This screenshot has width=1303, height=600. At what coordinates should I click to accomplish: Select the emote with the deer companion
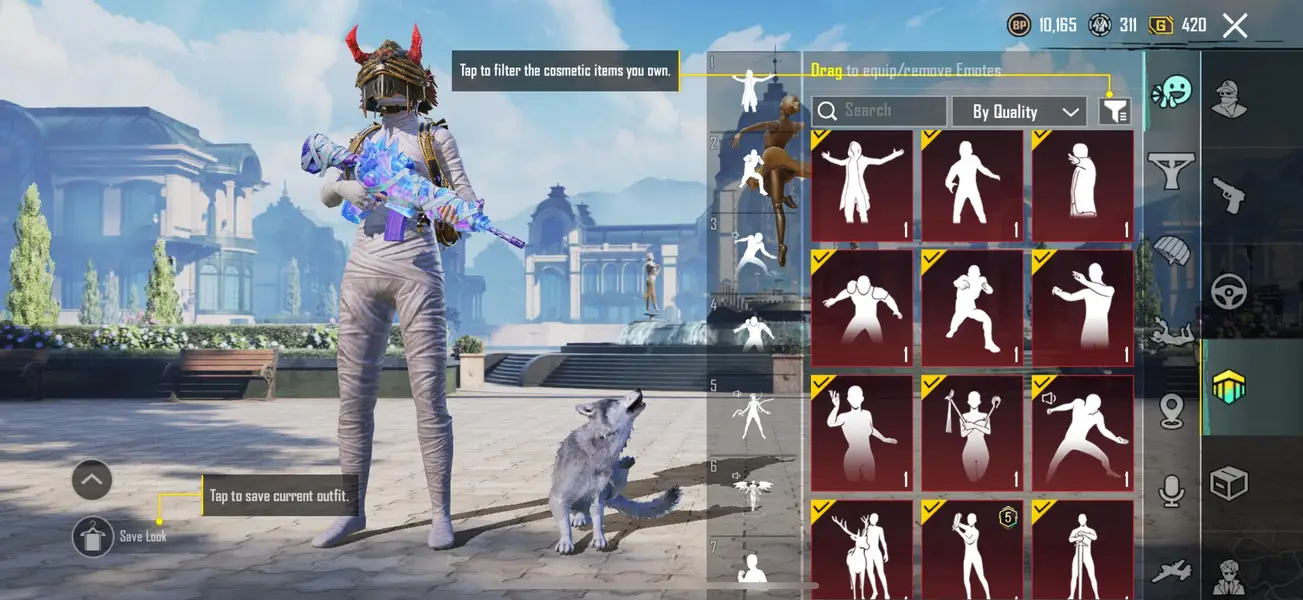pyautogui.click(x=862, y=551)
